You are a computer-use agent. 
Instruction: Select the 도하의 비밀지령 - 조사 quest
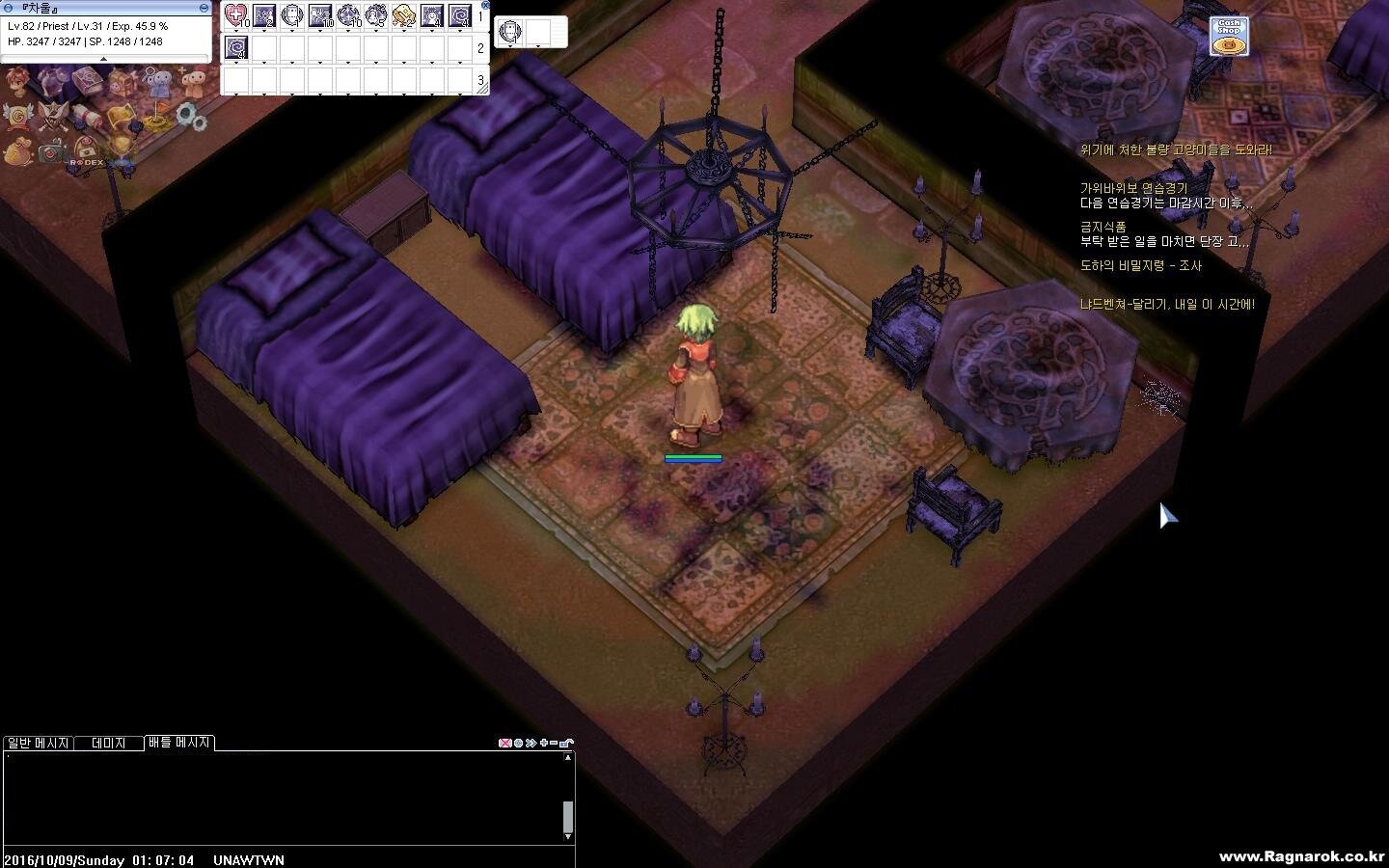[1140, 265]
